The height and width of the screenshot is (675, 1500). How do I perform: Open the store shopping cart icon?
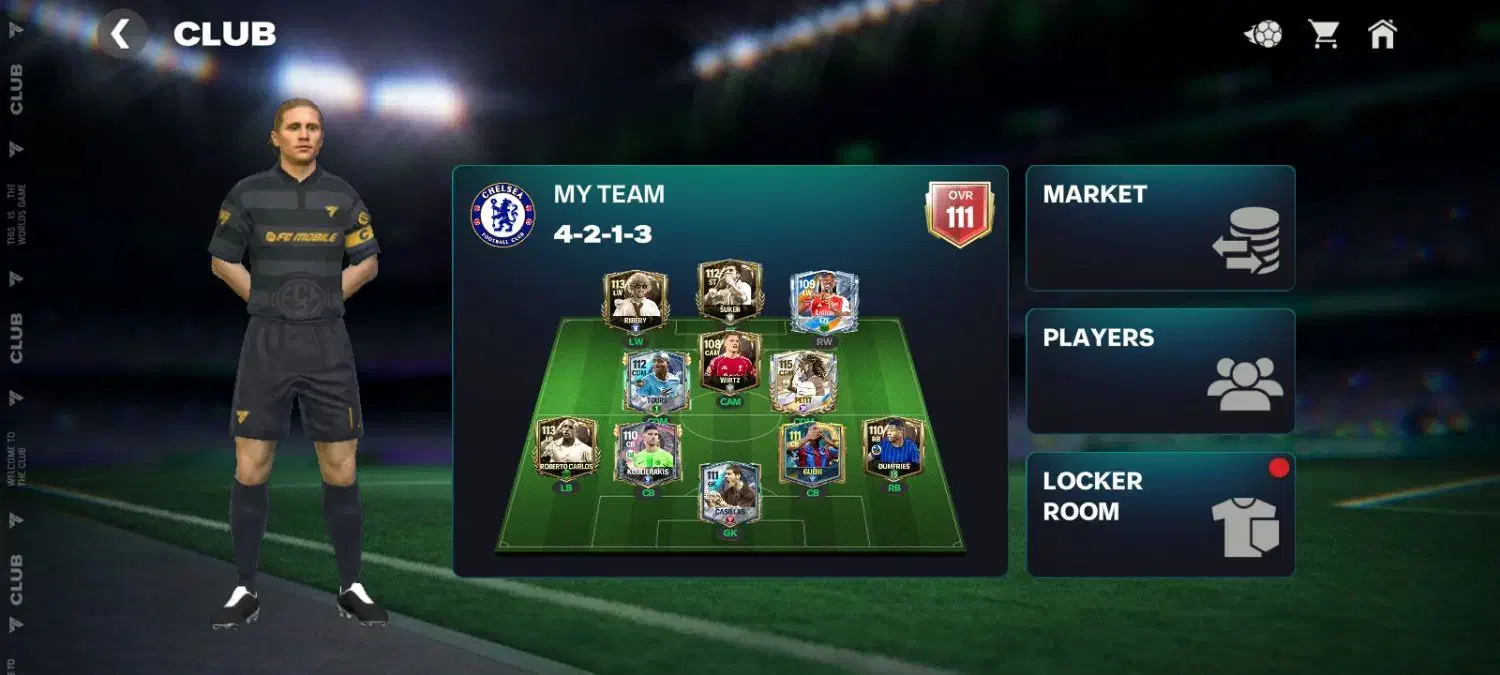pyautogui.click(x=1324, y=34)
